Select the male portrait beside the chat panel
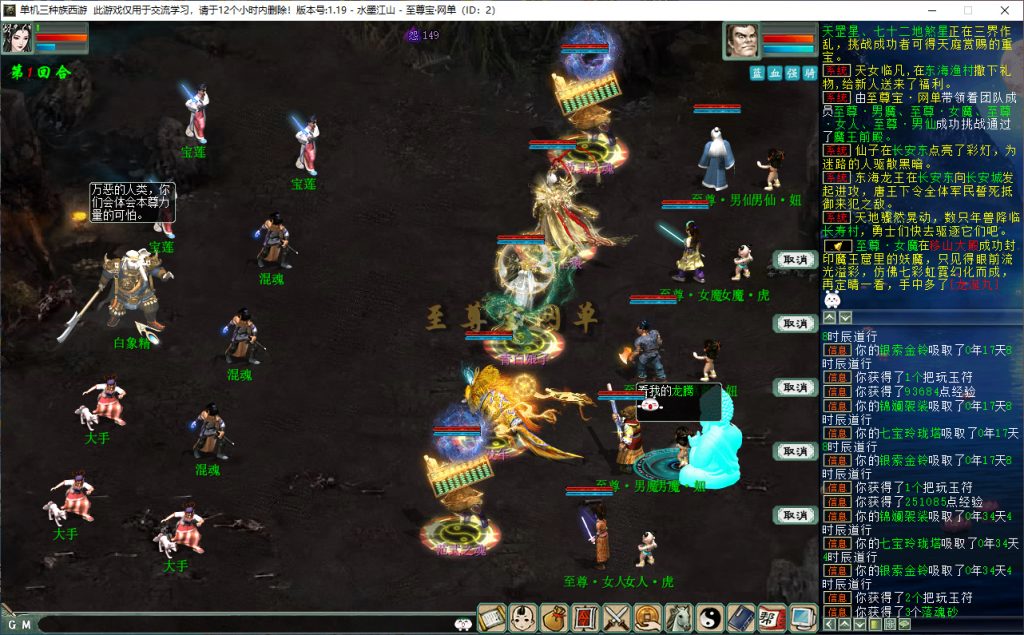Image resolution: width=1024 pixels, height=635 pixels. click(x=741, y=42)
